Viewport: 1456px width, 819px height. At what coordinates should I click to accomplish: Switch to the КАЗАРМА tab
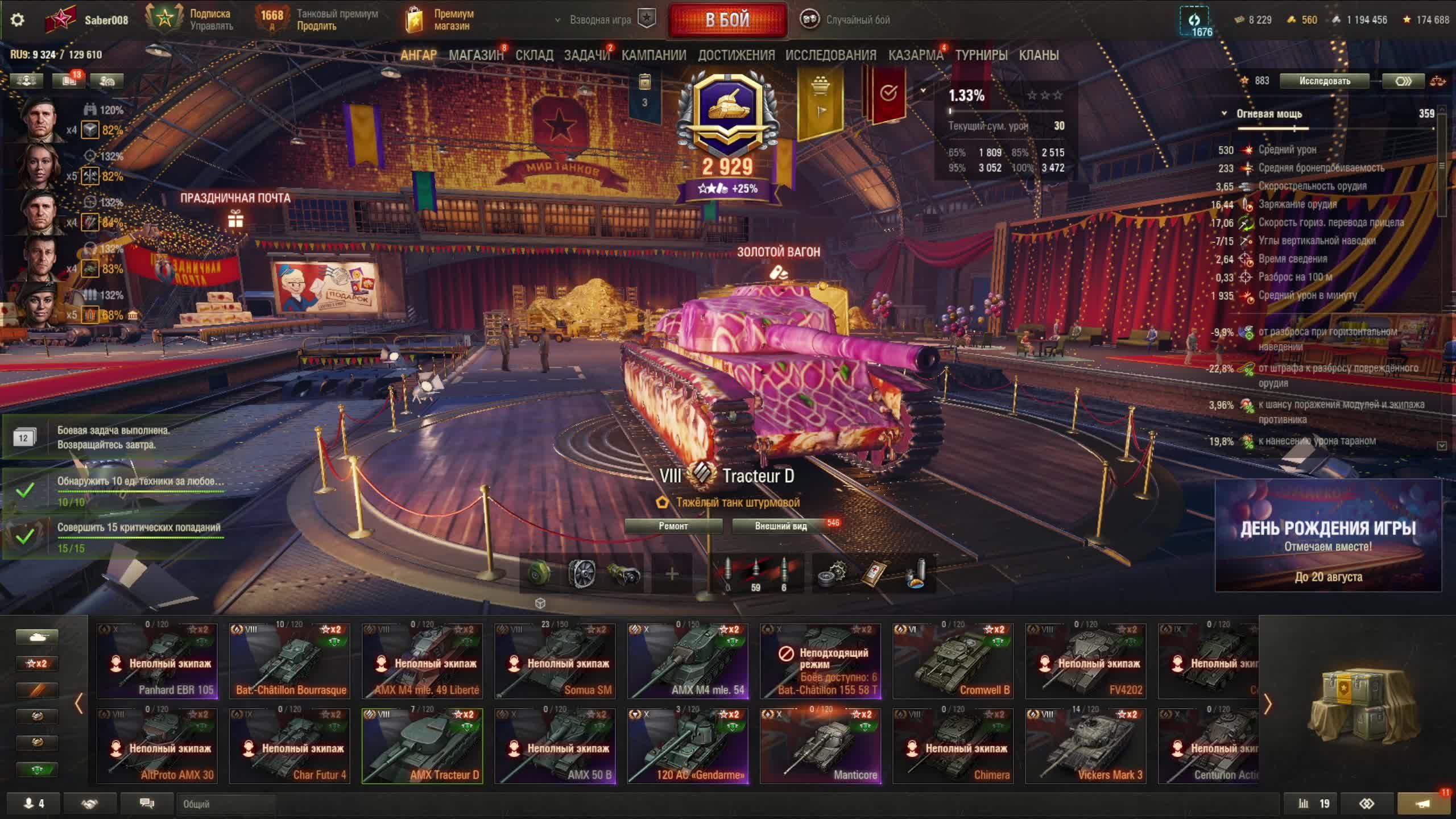point(915,55)
